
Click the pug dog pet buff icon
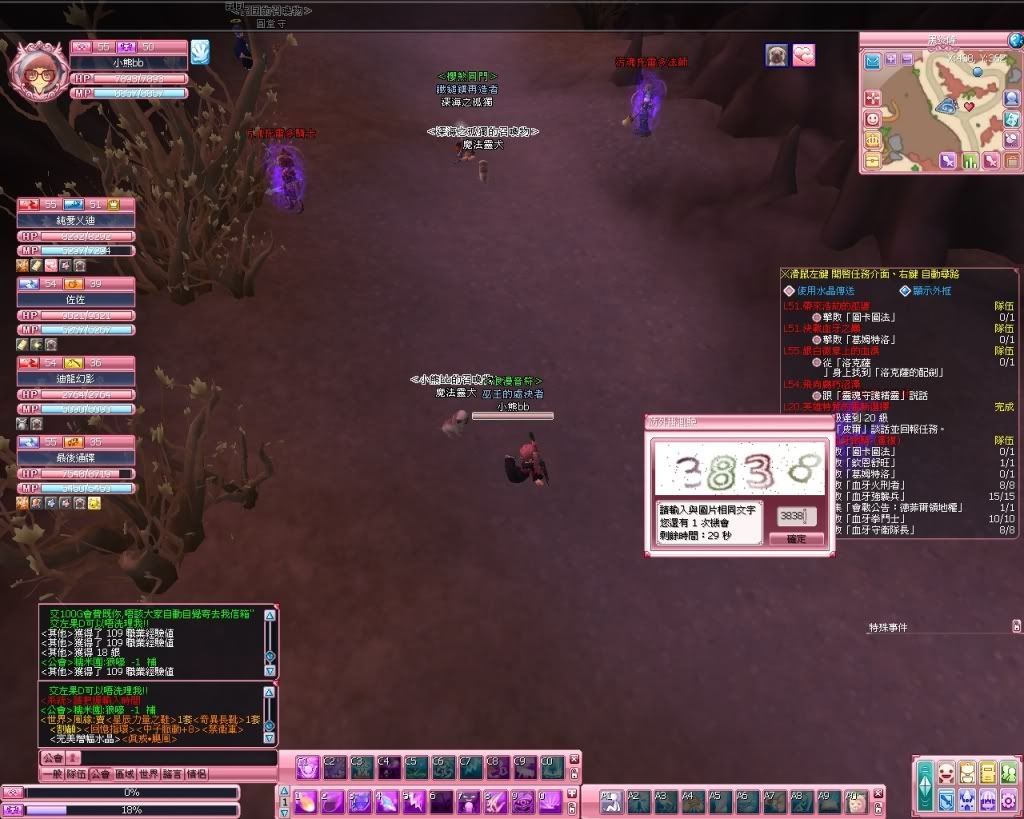[x=776, y=56]
